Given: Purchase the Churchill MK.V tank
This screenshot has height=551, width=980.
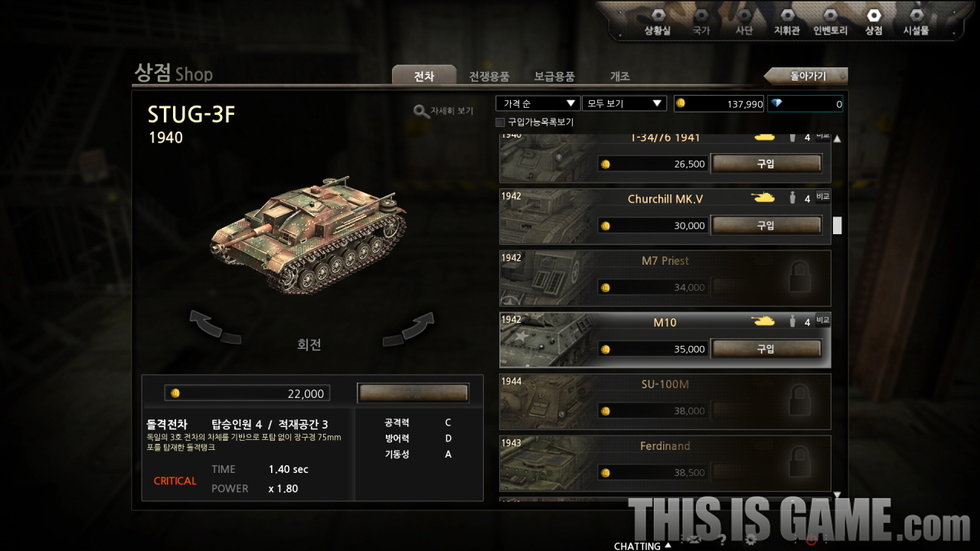Looking at the screenshot, I should pos(765,225).
